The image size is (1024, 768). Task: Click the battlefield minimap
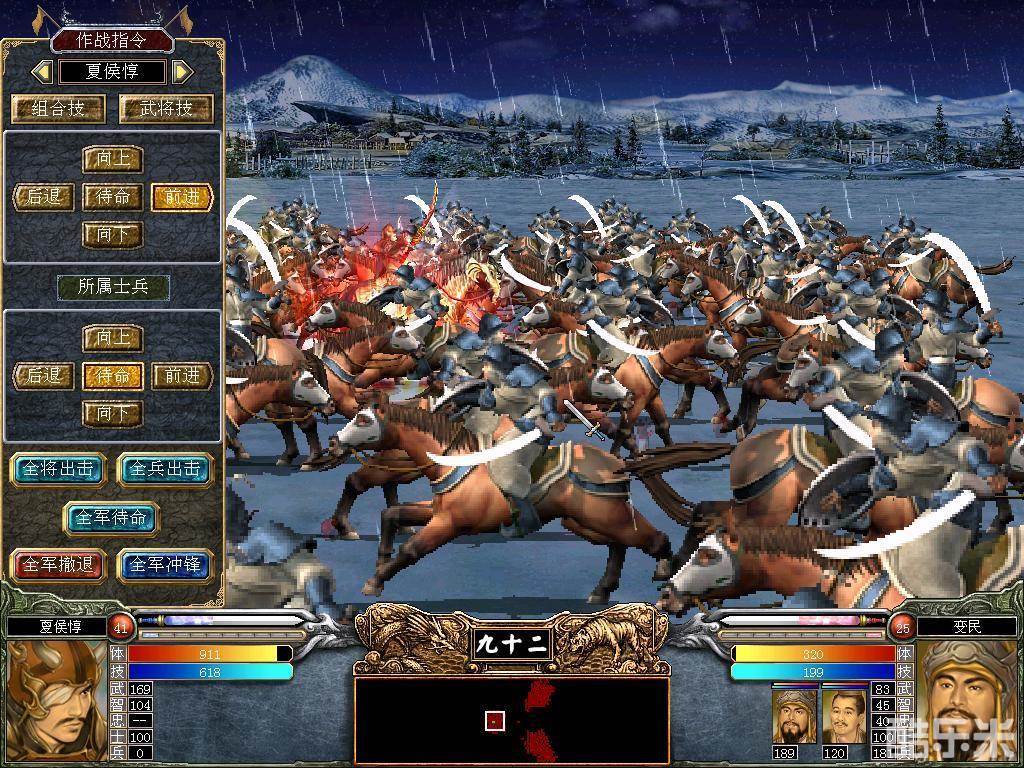(511, 721)
